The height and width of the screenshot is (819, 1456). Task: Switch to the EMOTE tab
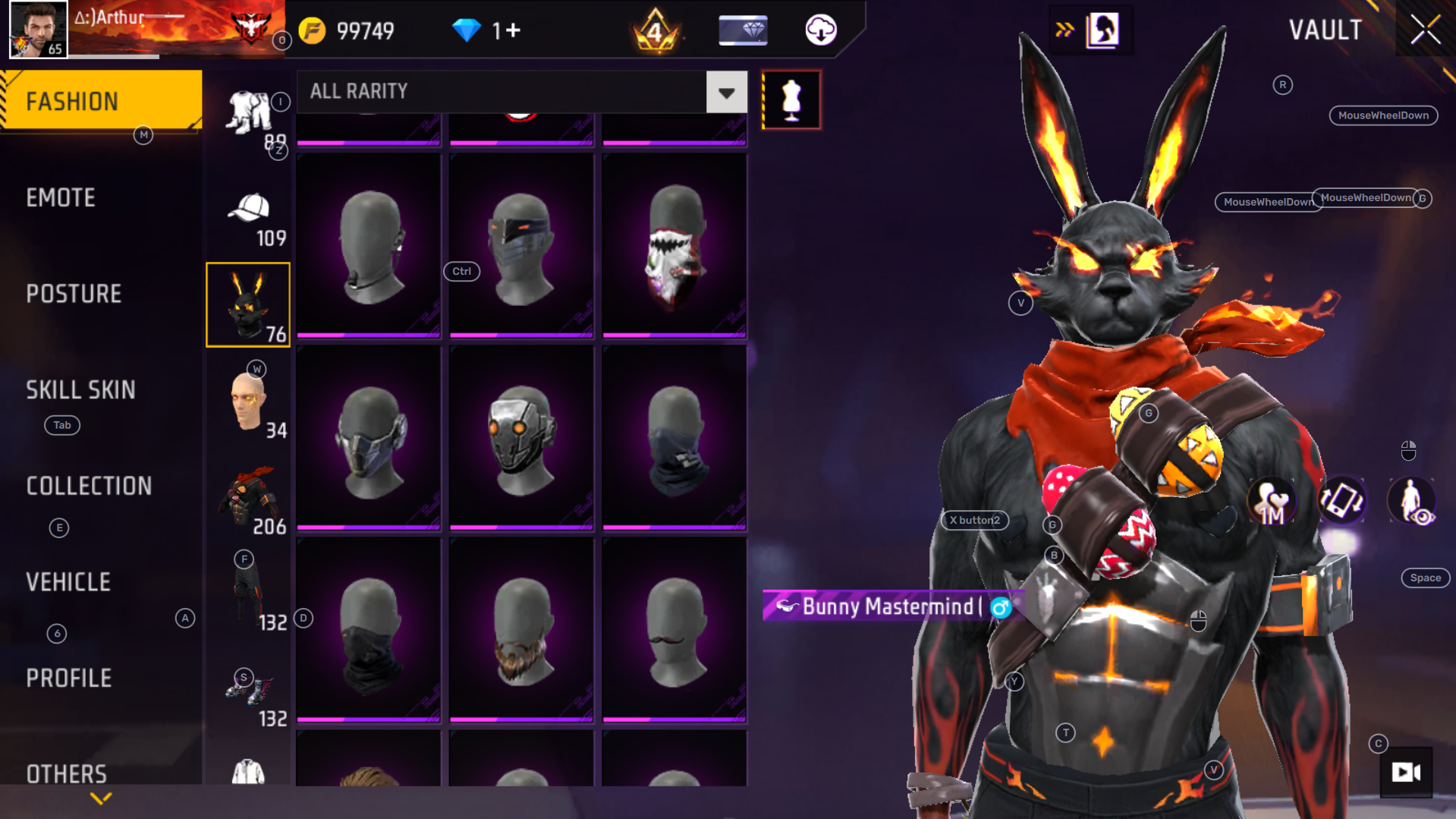[x=61, y=197]
